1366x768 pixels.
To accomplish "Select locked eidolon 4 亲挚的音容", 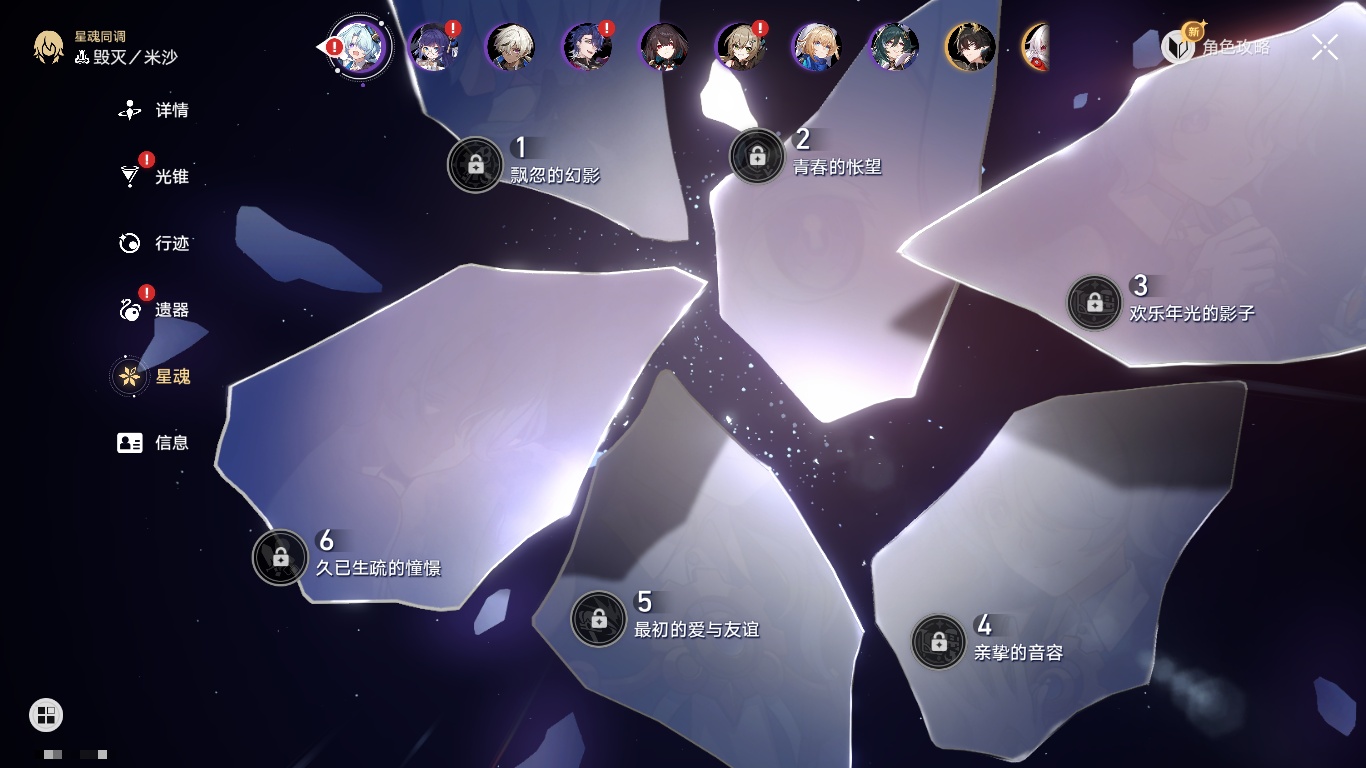I will 938,642.
